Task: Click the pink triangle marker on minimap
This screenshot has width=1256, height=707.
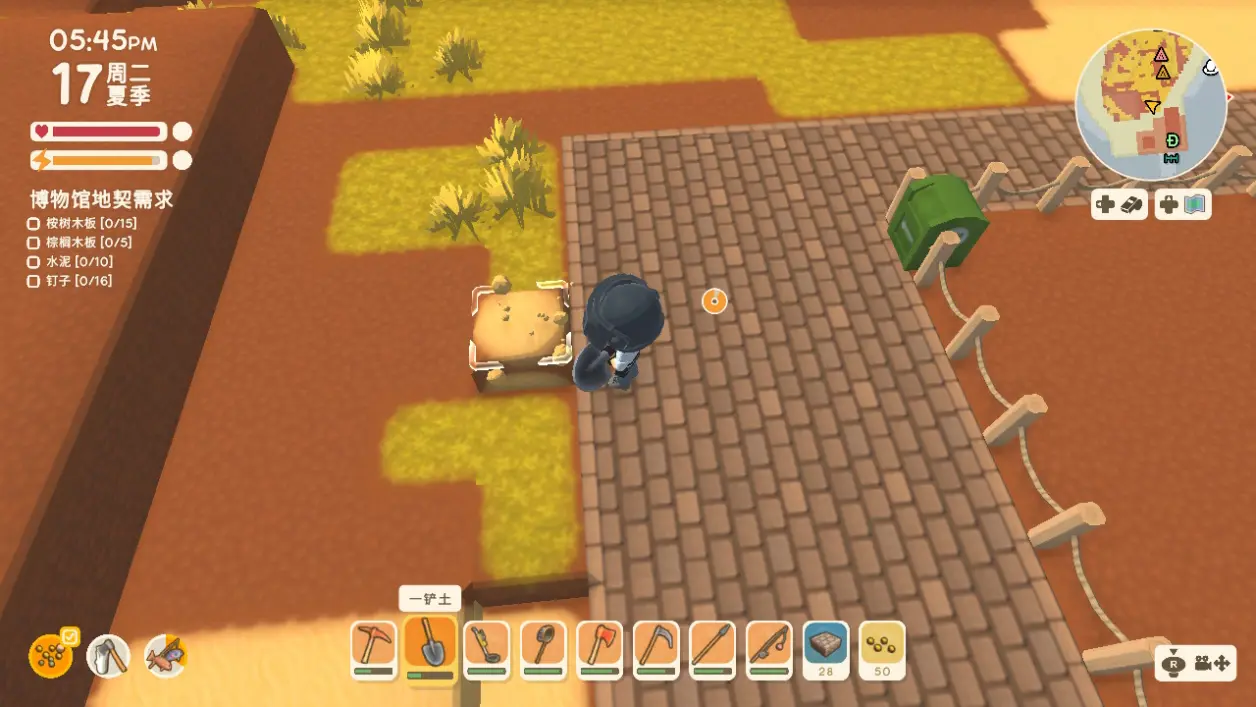Action: coord(1161,55)
